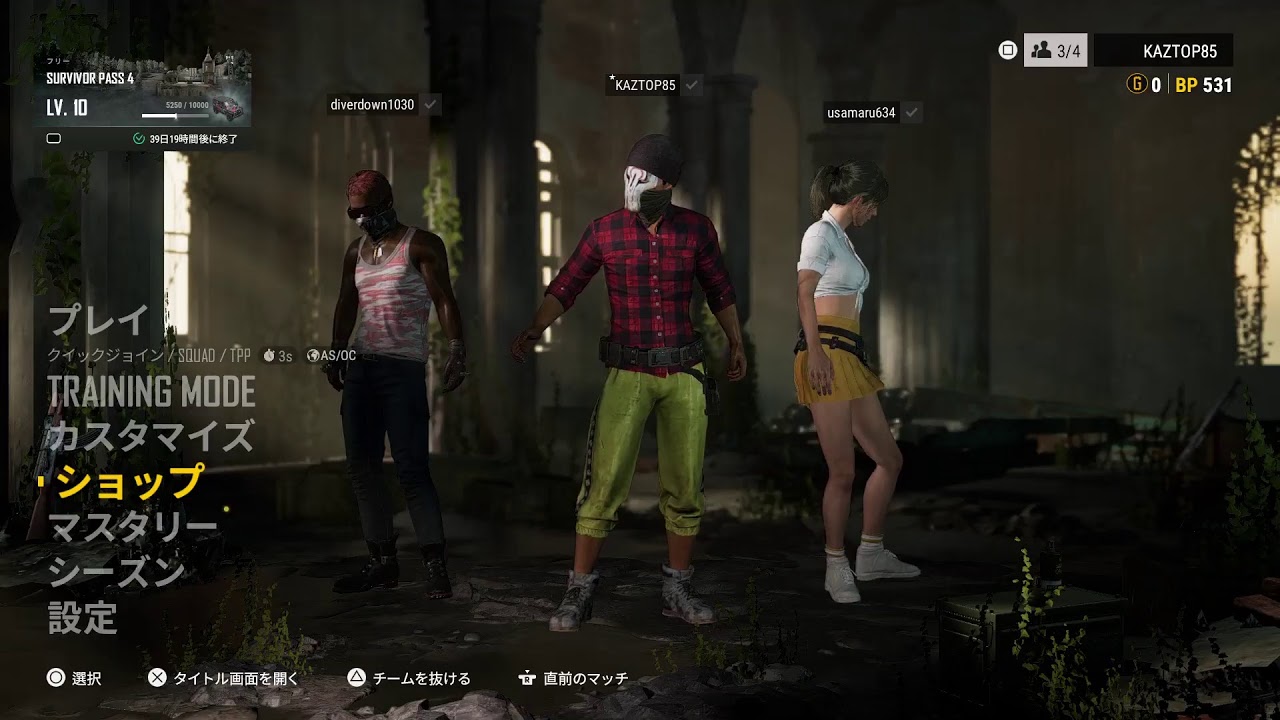Viewport: 1280px width, 720px height.
Task: Toggle ready status on diverdown1030's checkmark
Action: tap(430, 104)
